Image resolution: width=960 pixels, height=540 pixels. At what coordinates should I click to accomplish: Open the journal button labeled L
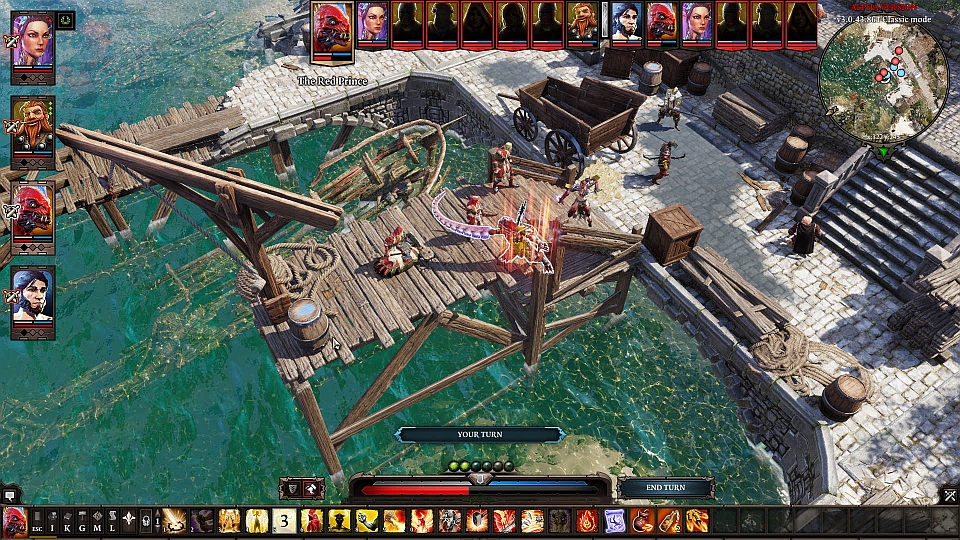click(112, 520)
